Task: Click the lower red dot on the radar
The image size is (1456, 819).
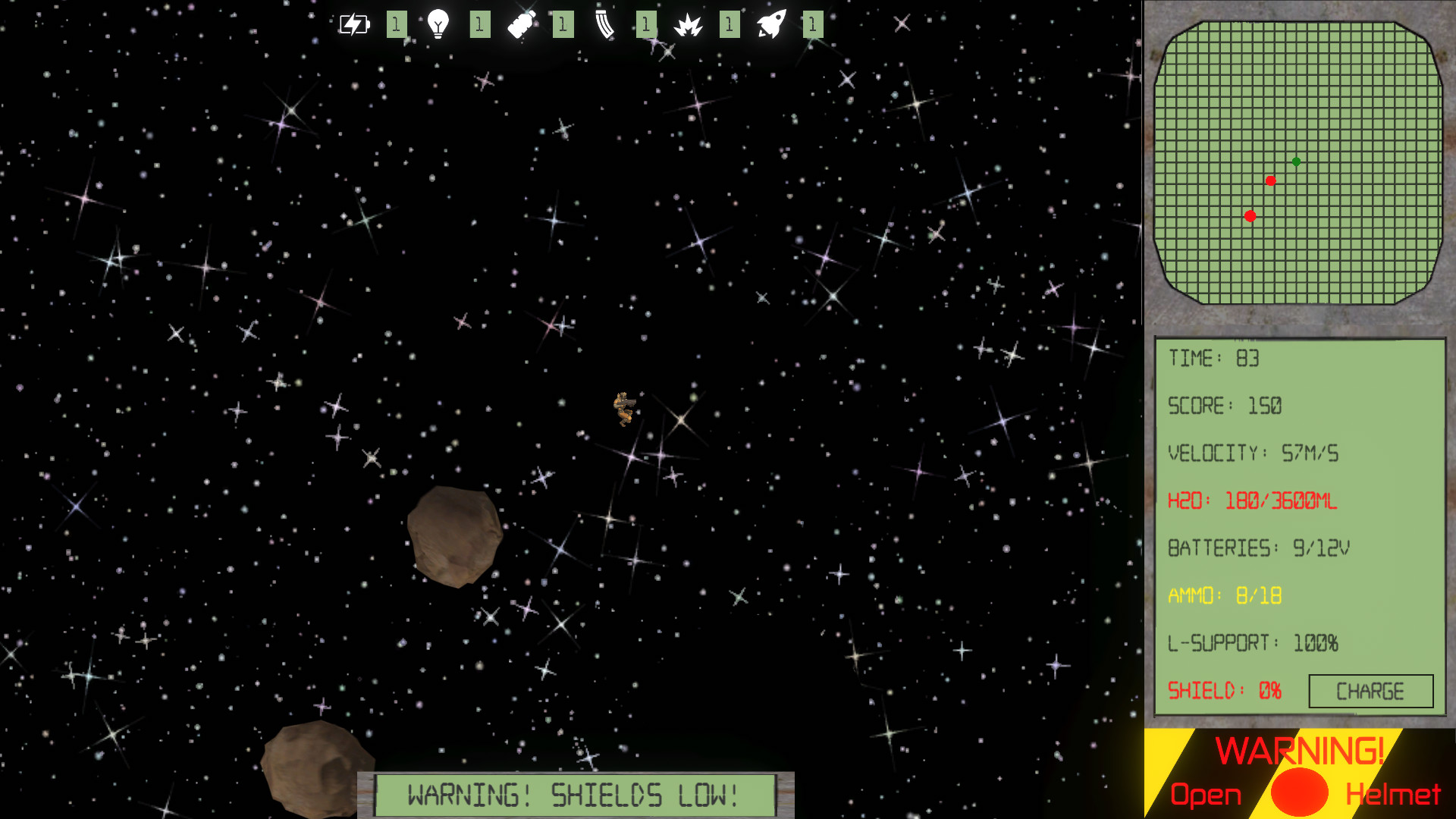Action: 1249,216
